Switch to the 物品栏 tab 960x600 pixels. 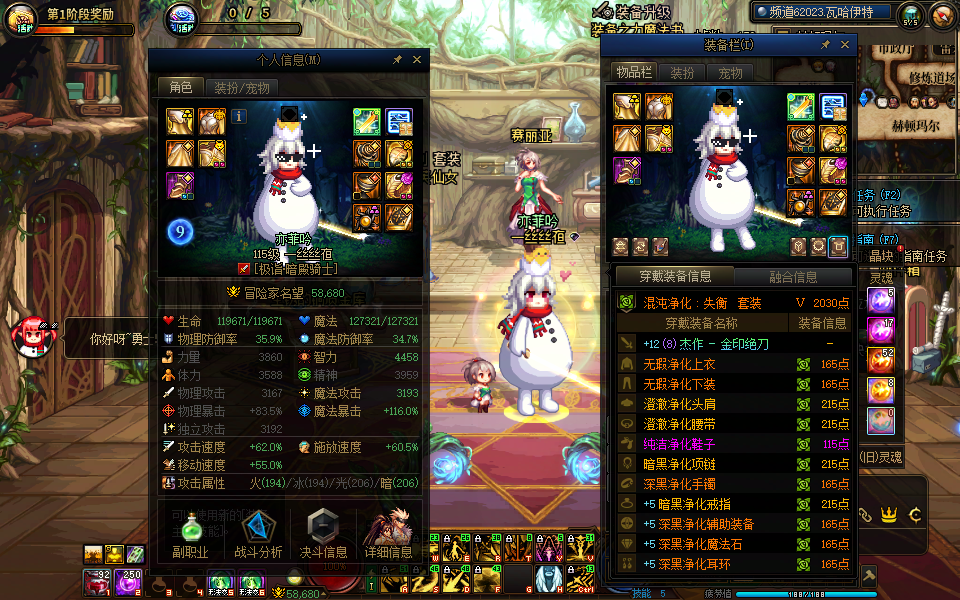pos(634,73)
